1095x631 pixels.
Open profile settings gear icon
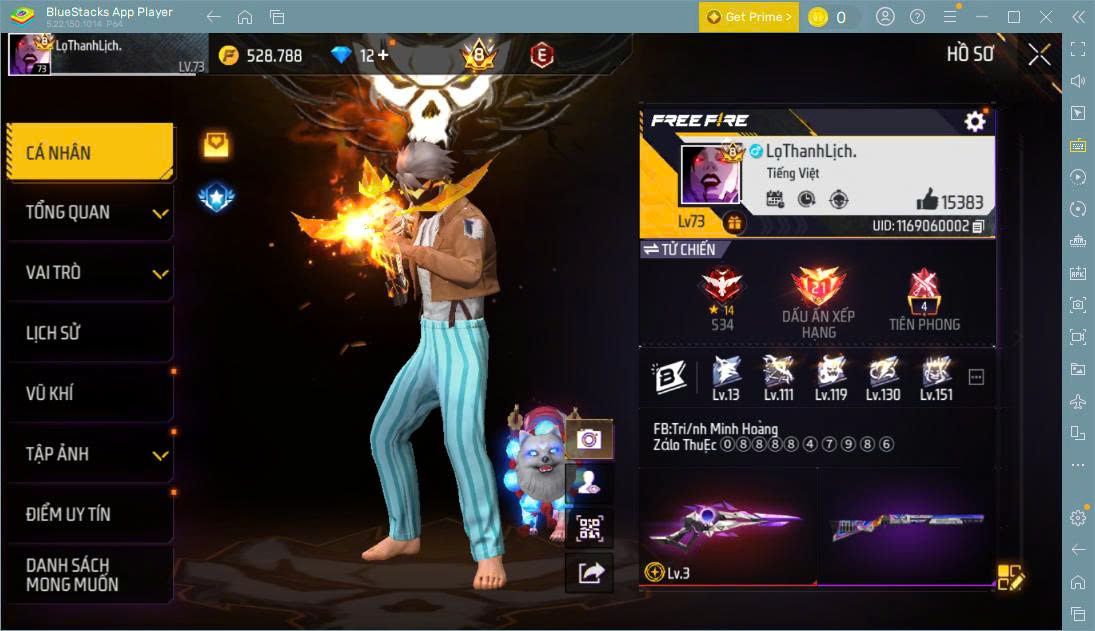tap(975, 122)
